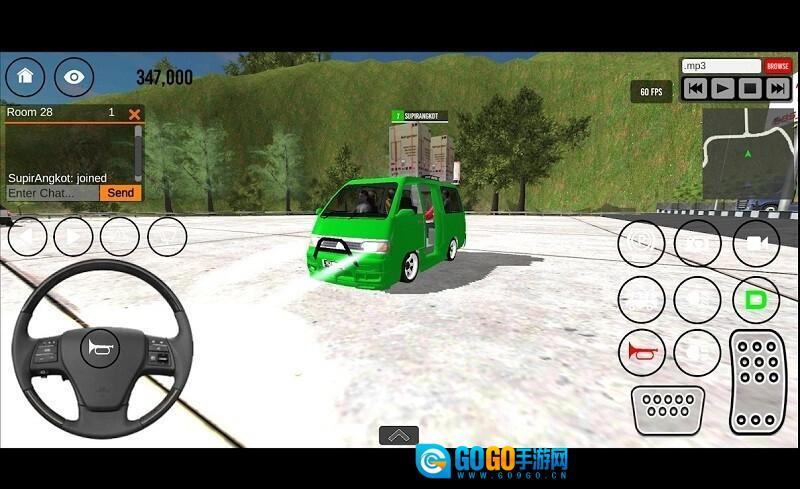
Task: Expand the bottom arrow panel
Action: coord(398,435)
